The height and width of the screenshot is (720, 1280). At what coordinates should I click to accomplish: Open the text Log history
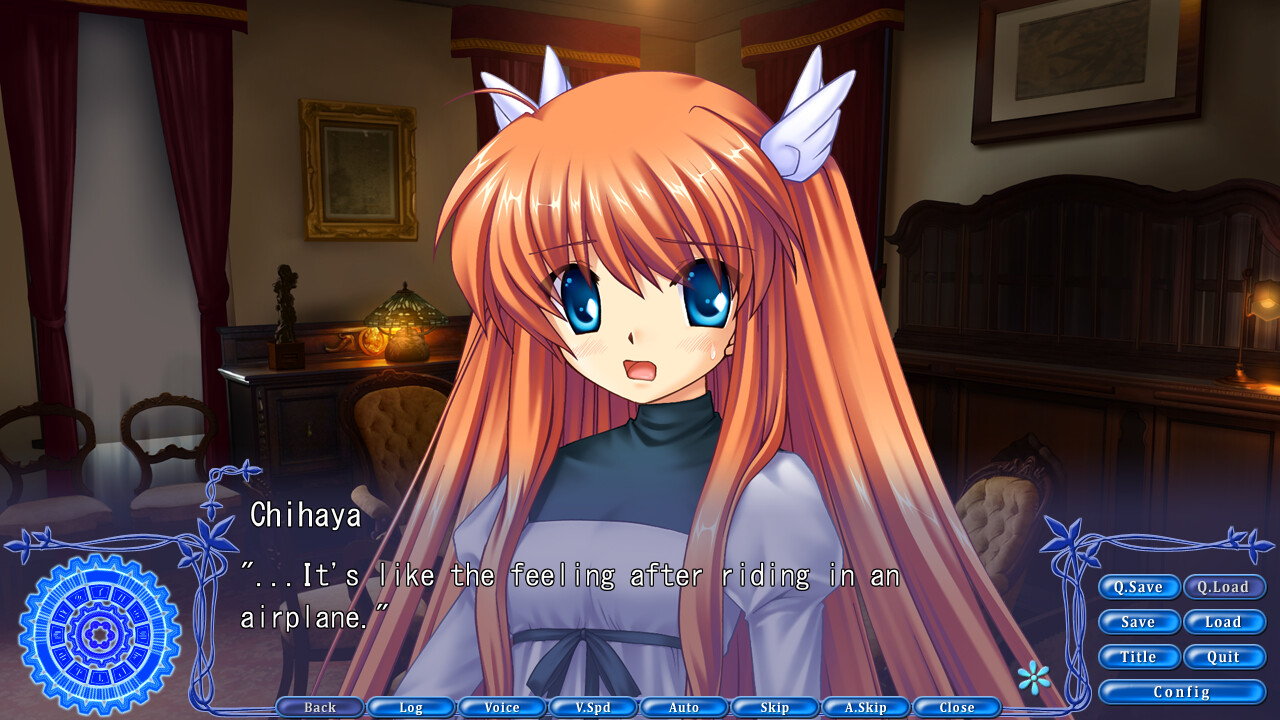pyautogui.click(x=410, y=707)
